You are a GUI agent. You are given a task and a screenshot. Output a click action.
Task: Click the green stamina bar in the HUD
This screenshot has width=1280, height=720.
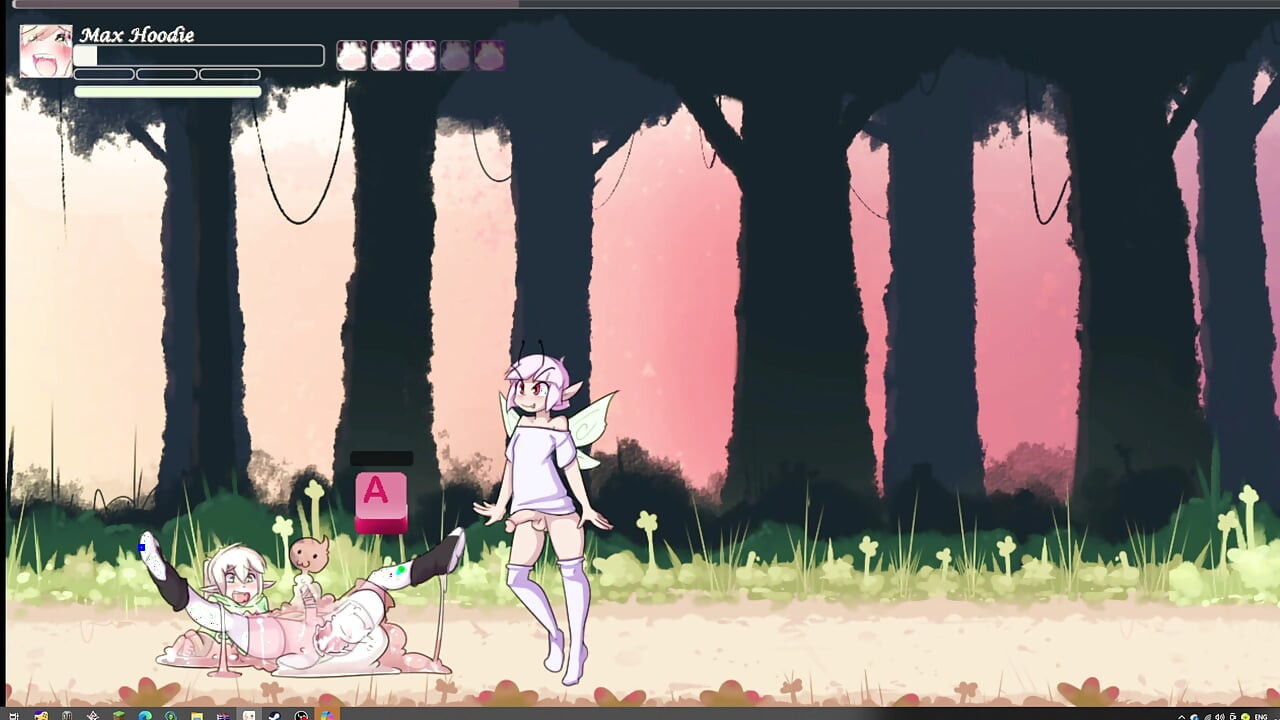tap(168, 91)
